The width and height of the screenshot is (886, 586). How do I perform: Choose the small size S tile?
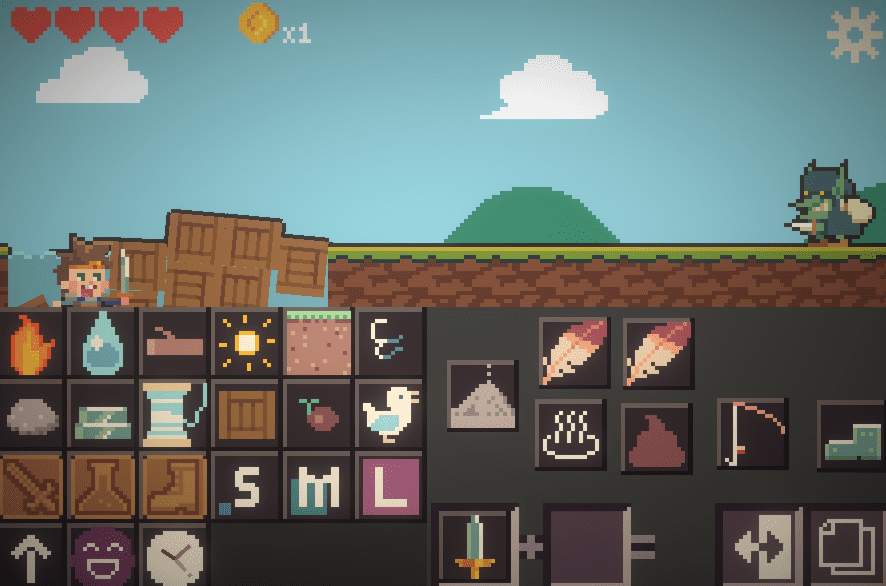246,486
